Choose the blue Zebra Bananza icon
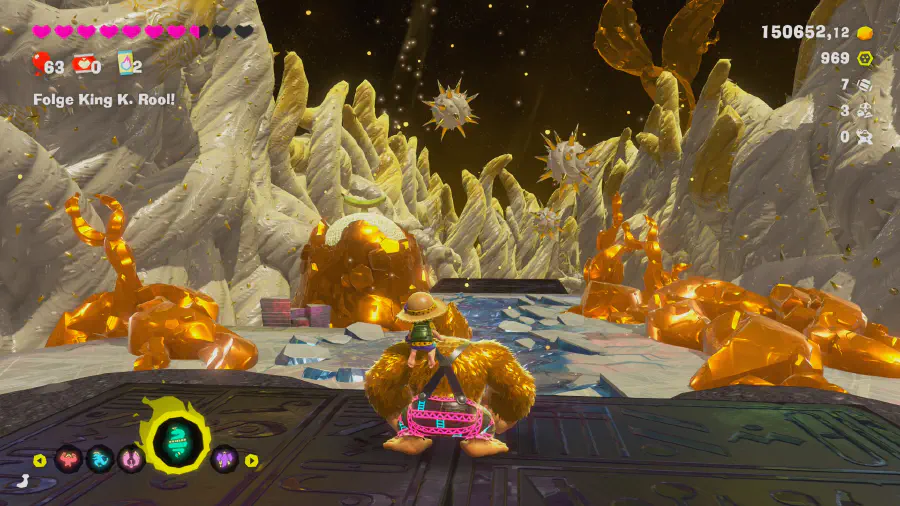 101,459
